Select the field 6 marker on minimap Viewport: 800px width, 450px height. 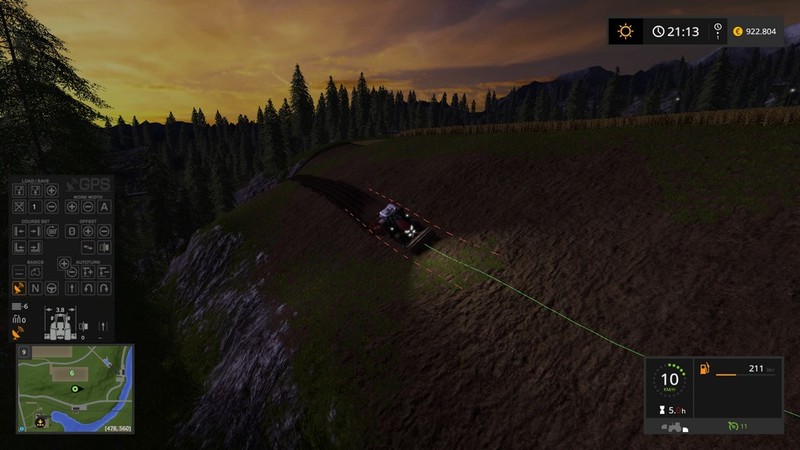point(72,372)
